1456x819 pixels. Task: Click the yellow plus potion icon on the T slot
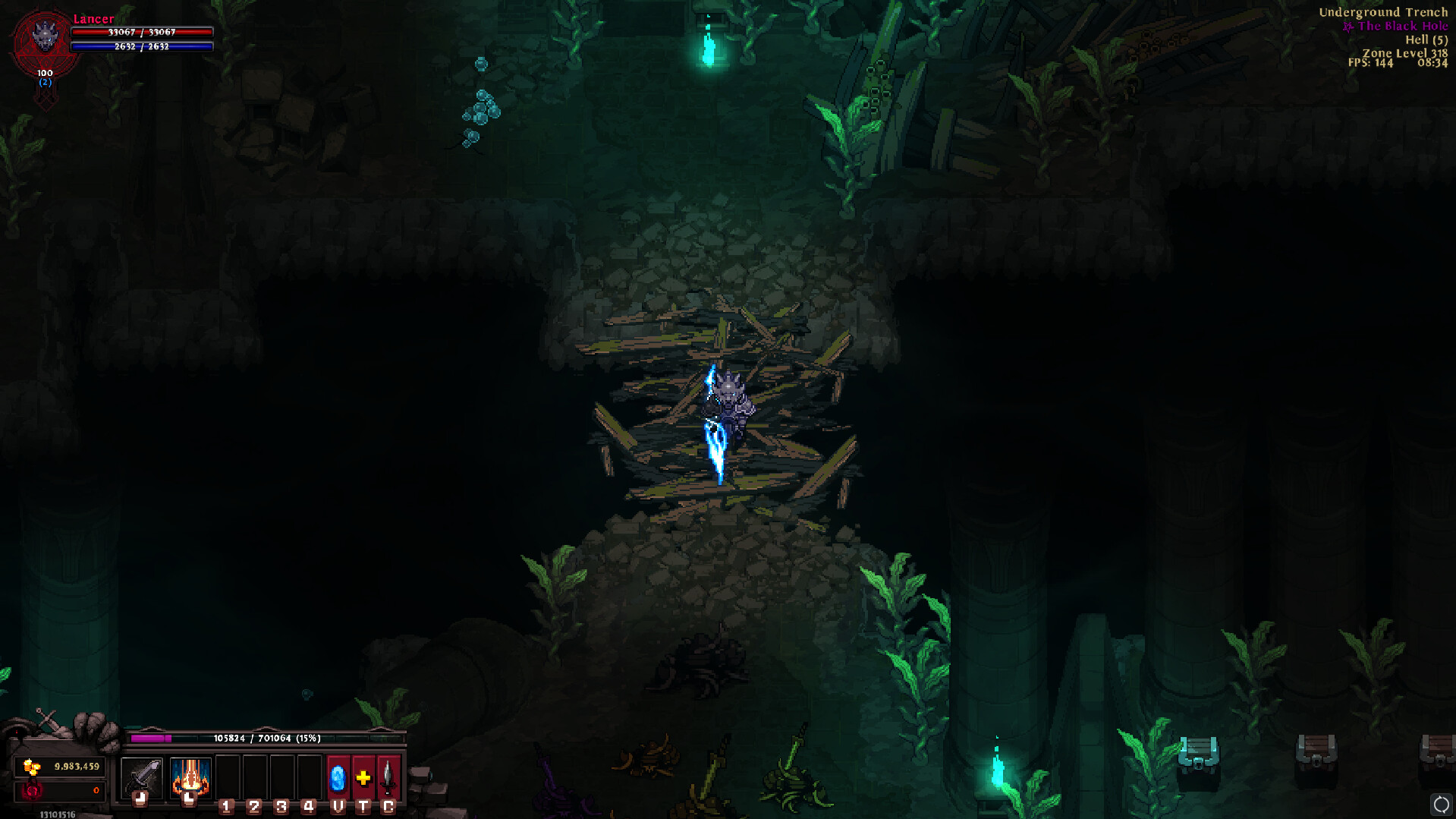[362, 778]
